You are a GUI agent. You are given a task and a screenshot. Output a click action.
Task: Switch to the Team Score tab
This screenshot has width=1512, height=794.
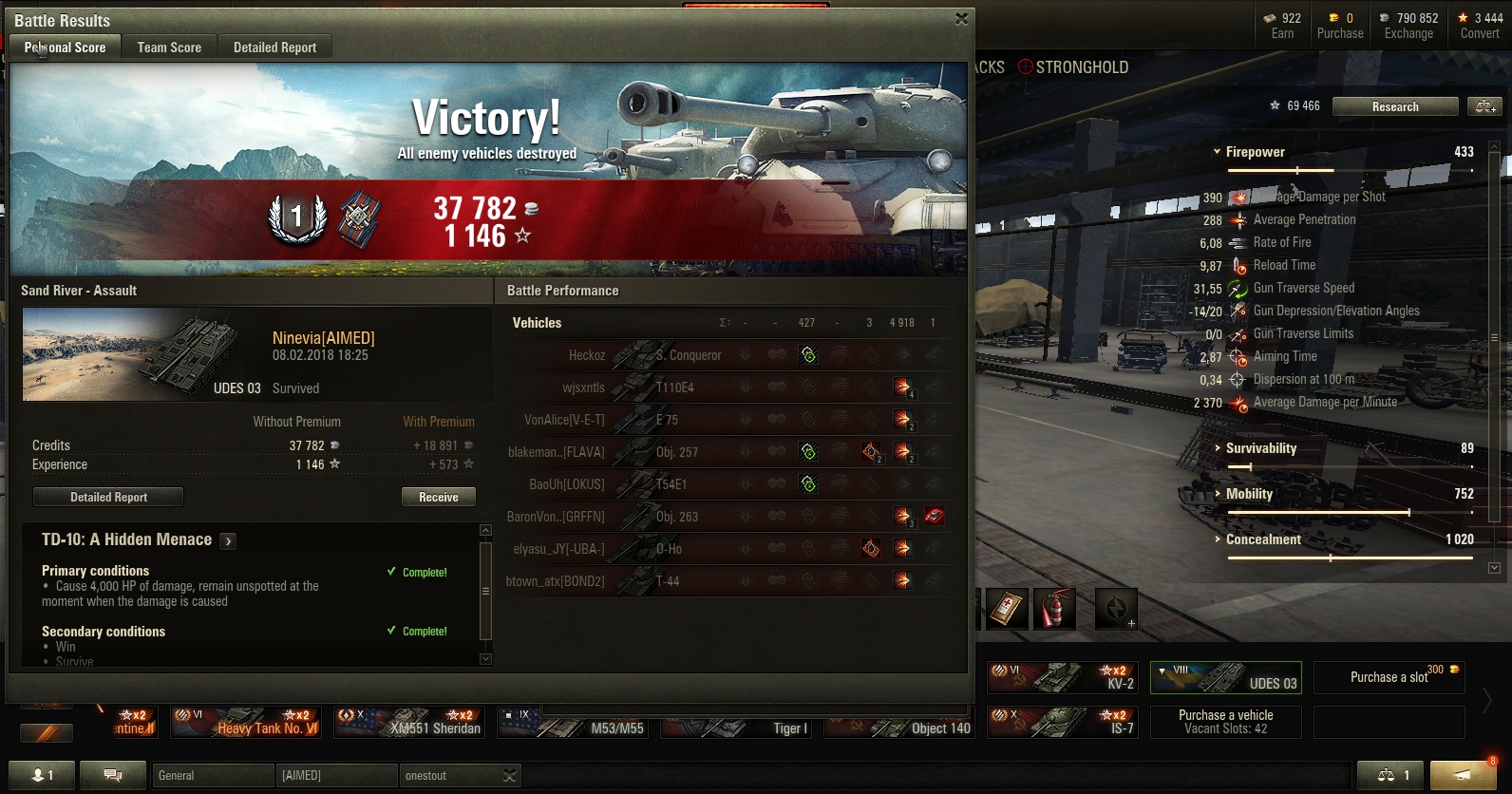pyautogui.click(x=169, y=47)
